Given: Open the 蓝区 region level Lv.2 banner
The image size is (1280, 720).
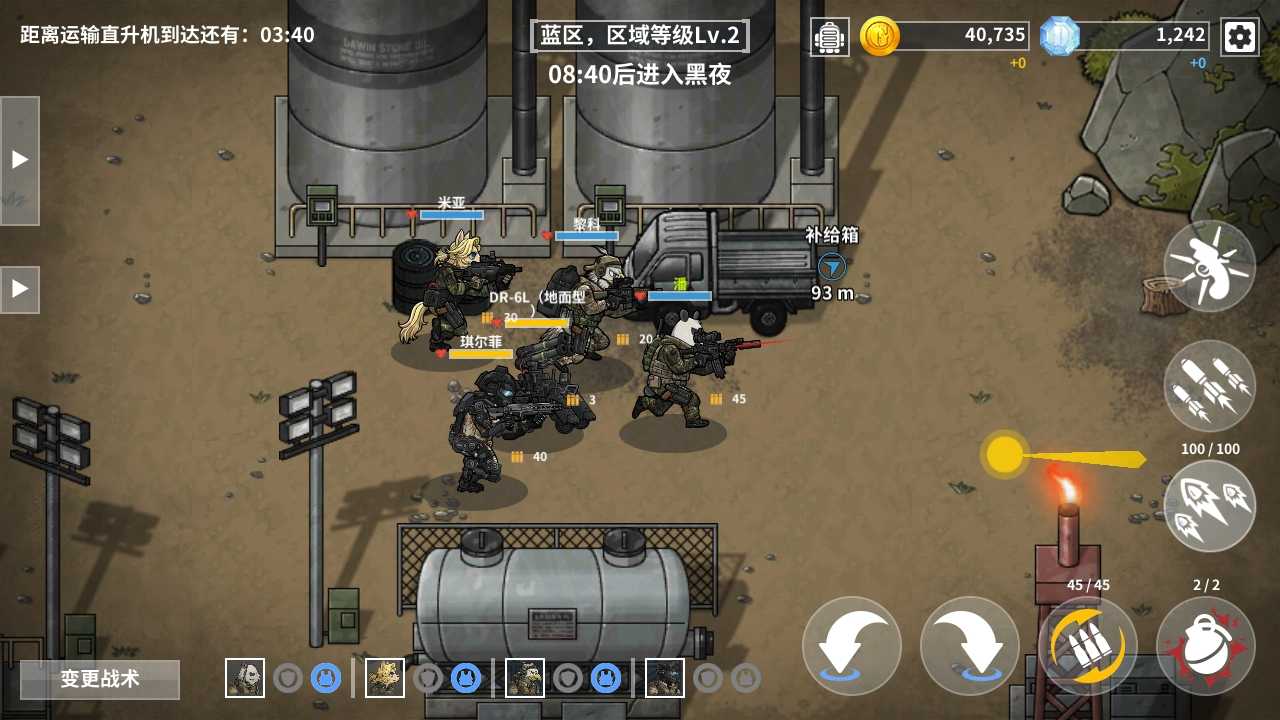Looking at the screenshot, I should click(637, 34).
